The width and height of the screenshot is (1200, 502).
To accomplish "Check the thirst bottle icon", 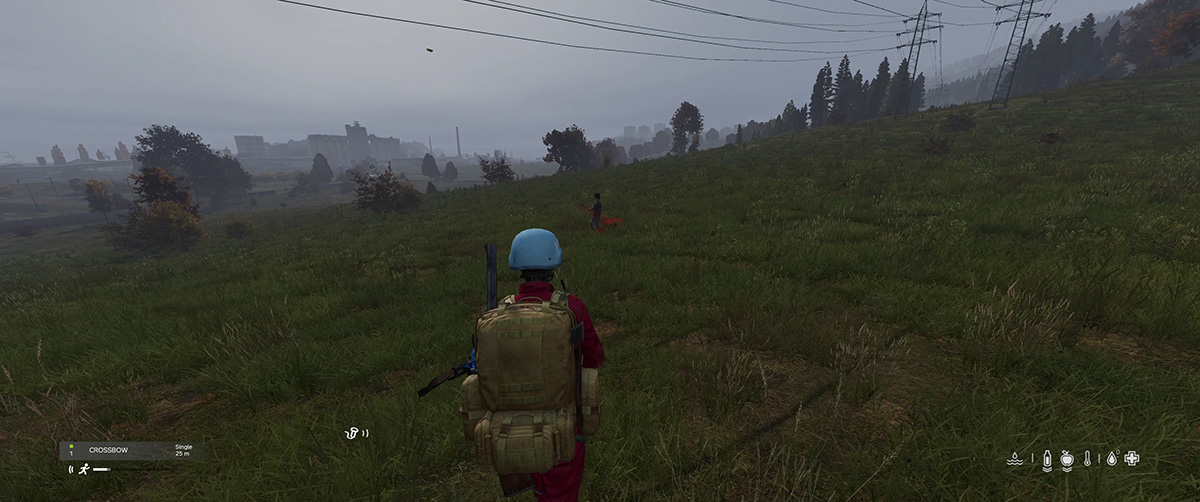I will click(1047, 459).
